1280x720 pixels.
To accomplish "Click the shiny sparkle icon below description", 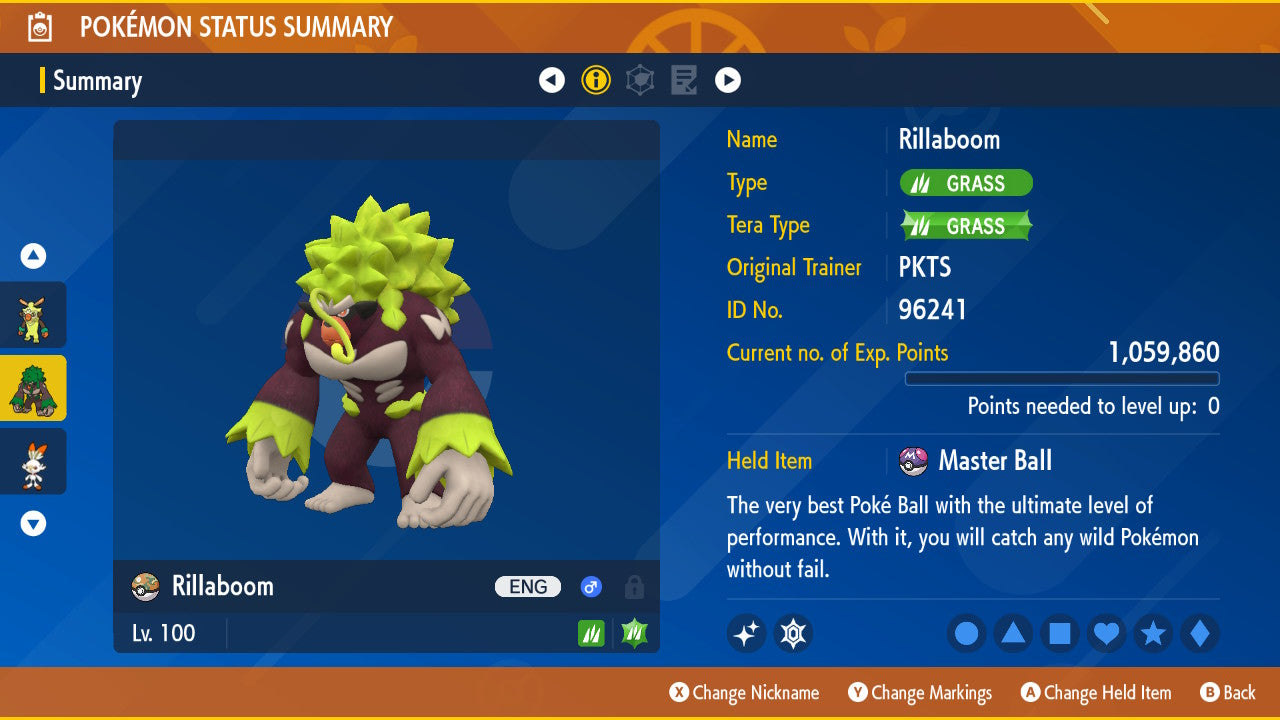I will coord(746,633).
